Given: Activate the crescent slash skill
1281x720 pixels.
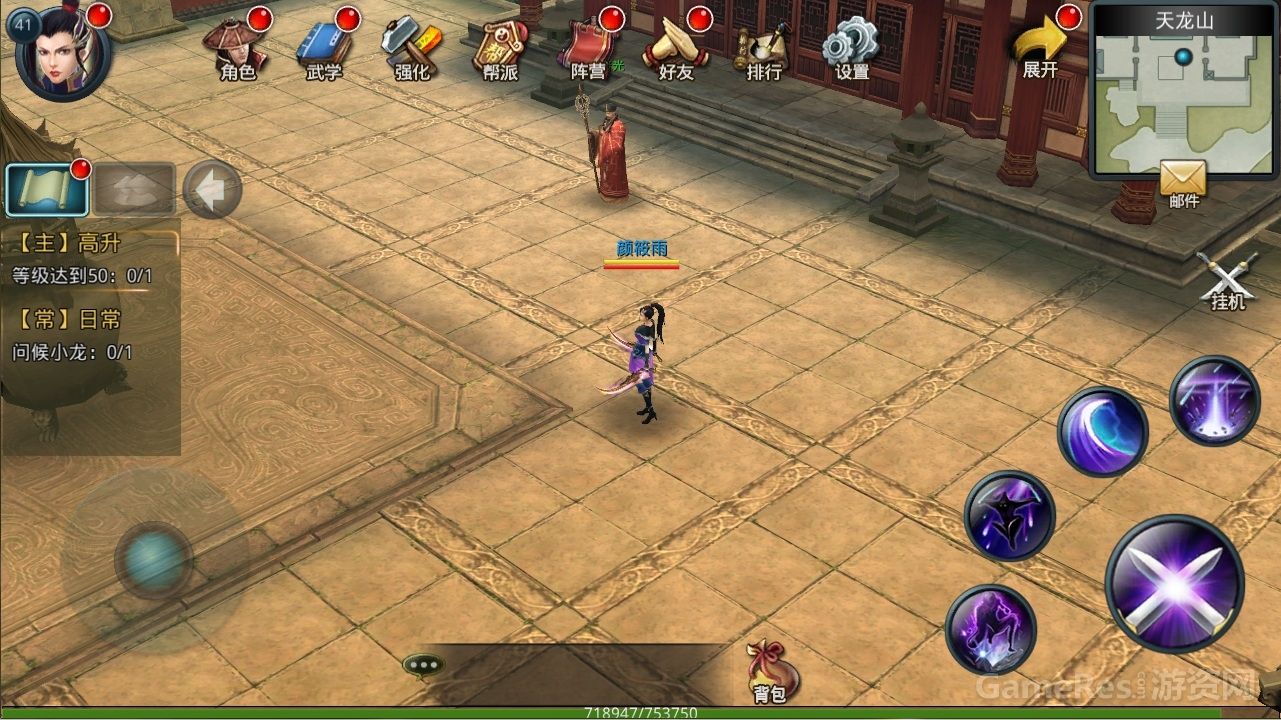Looking at the screenshot, I should click(1102, 431).
